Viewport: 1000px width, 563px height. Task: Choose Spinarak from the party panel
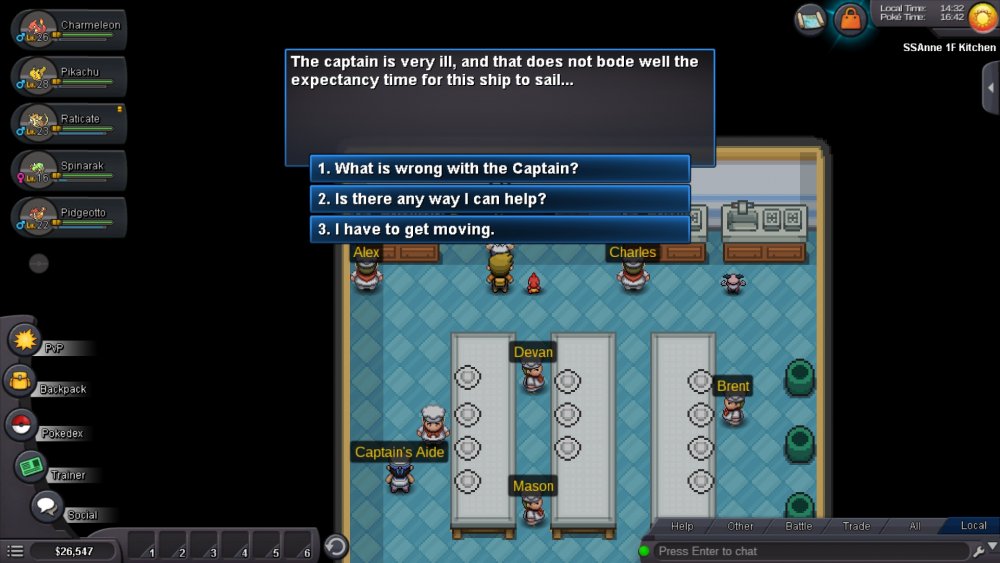[x=68, y=170]
